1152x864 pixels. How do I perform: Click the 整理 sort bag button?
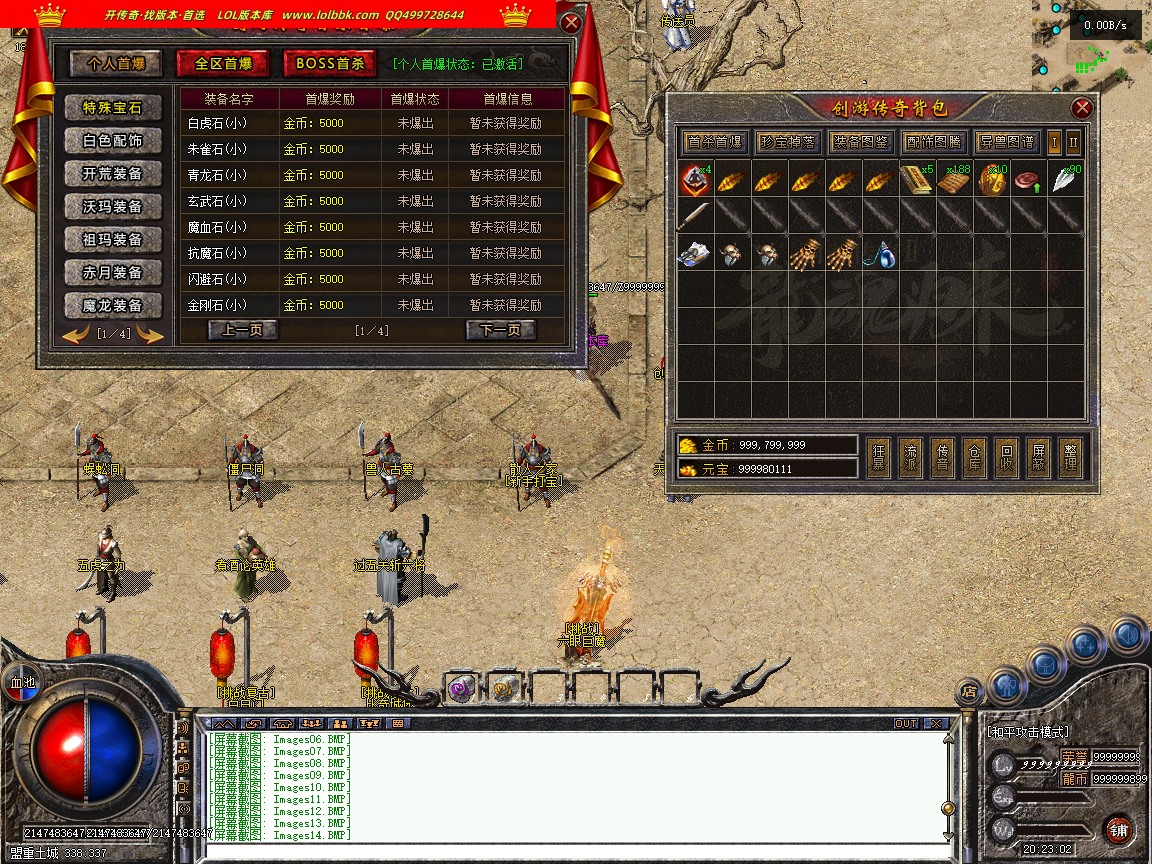1070,456
